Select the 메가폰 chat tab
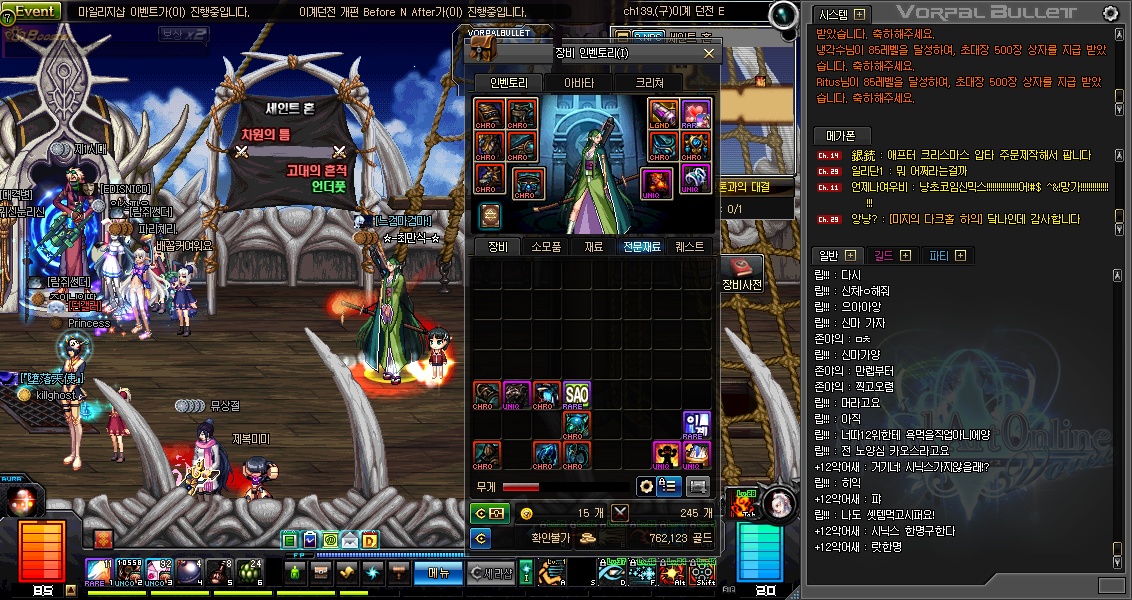This screenshot has width=1132, height=600. pyautogui.click(x=841, y=136)
